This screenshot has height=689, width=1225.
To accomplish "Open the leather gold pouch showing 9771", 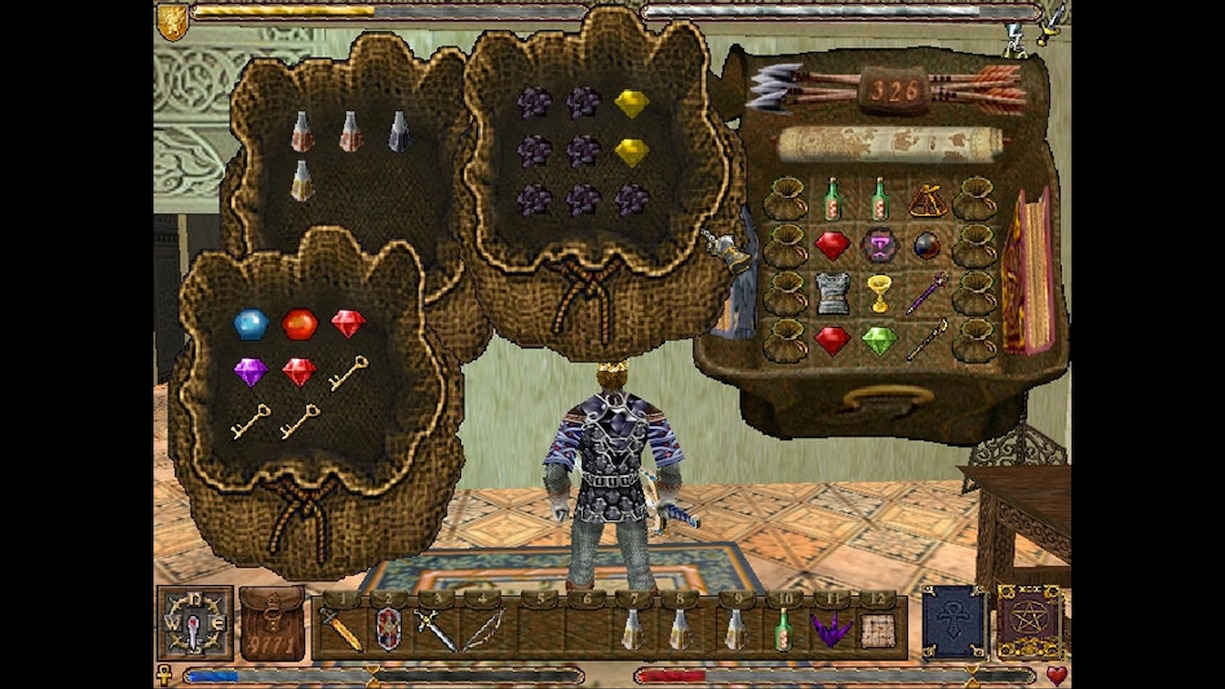I will [272, 623].
